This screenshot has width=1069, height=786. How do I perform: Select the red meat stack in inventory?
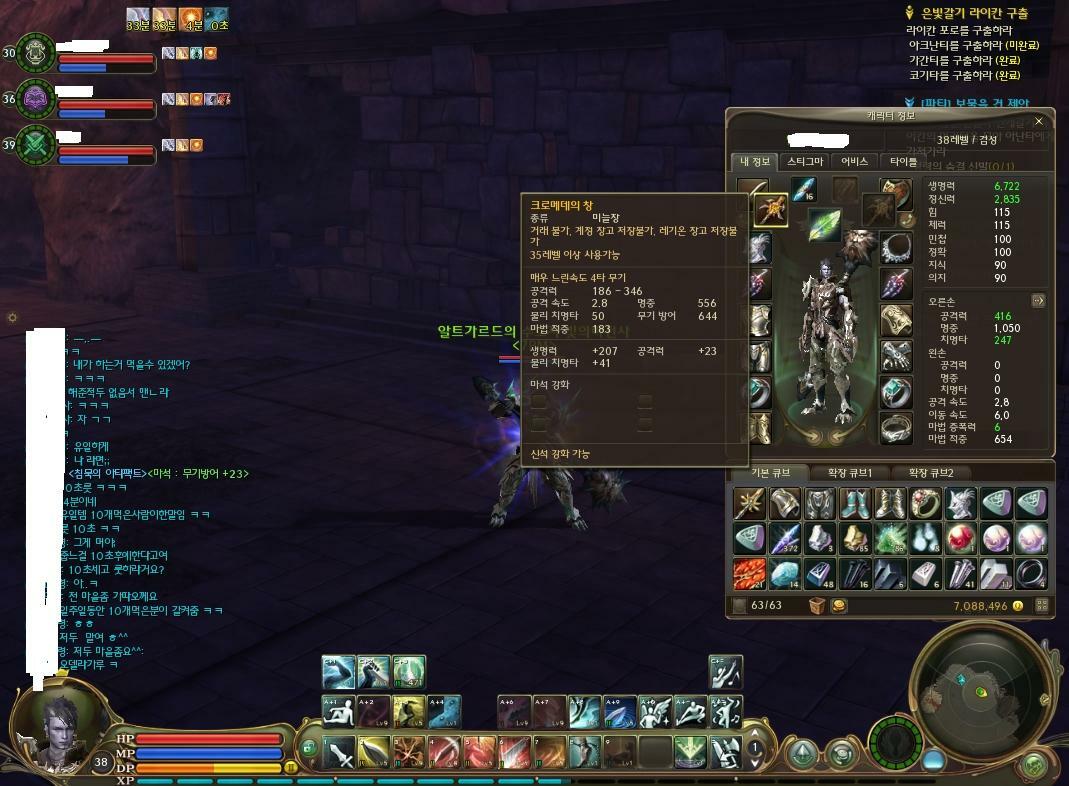tap(749, 573)
